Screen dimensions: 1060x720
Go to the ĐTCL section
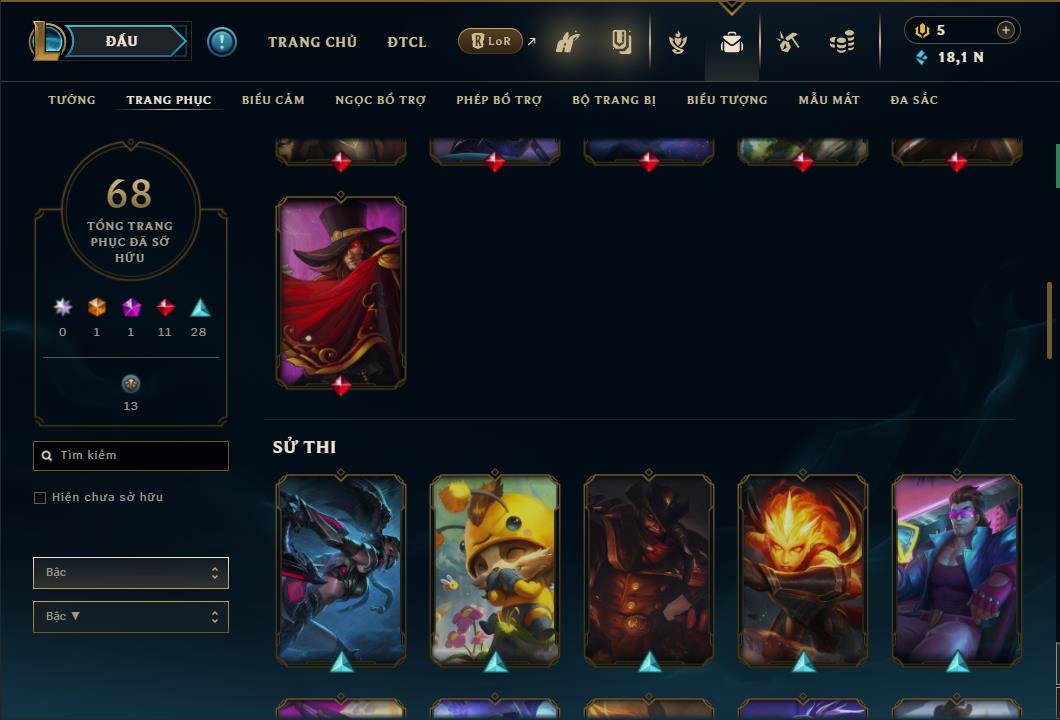coord(406,42)
